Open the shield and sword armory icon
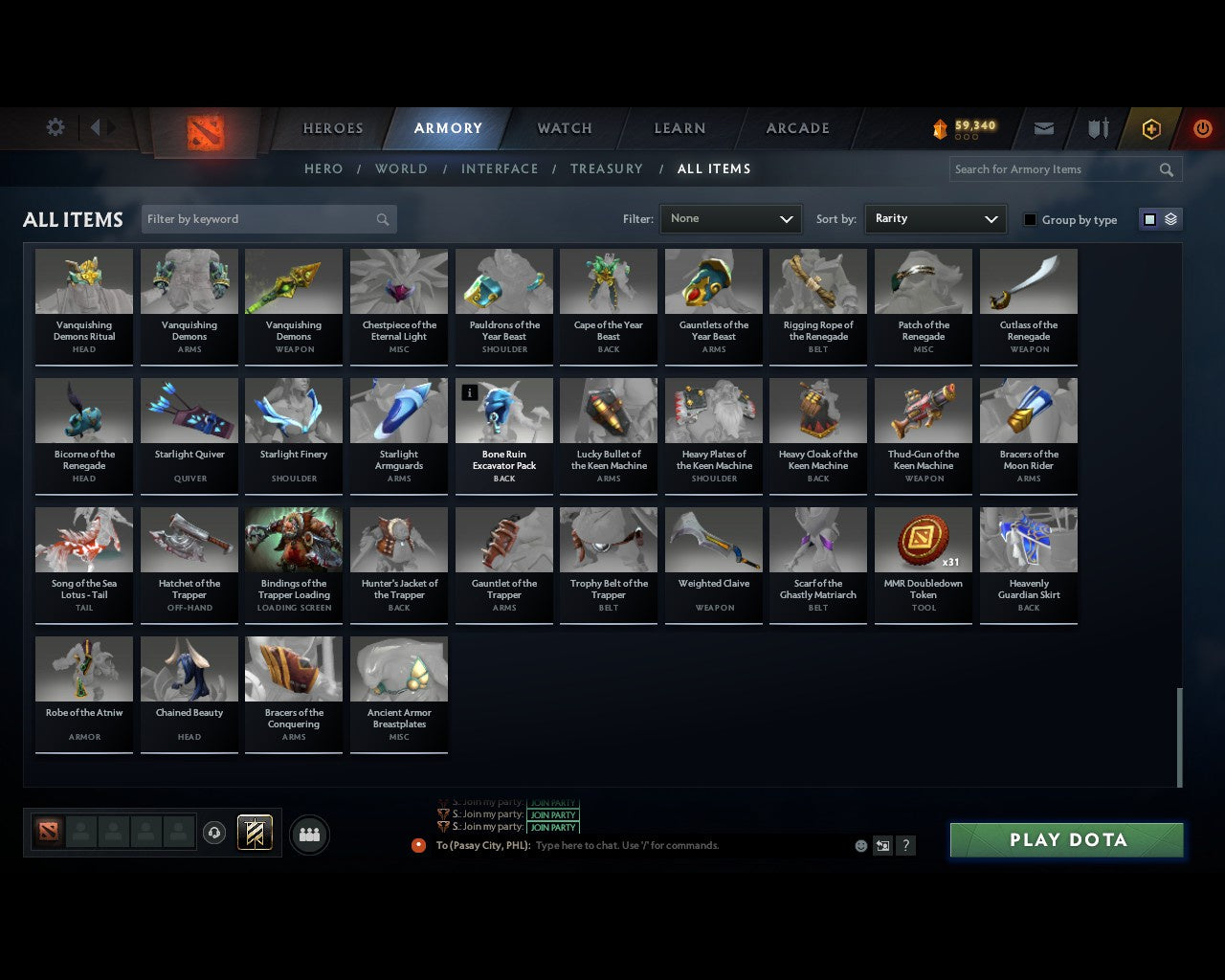1225x980 pixels. [x=1097, y=127]
